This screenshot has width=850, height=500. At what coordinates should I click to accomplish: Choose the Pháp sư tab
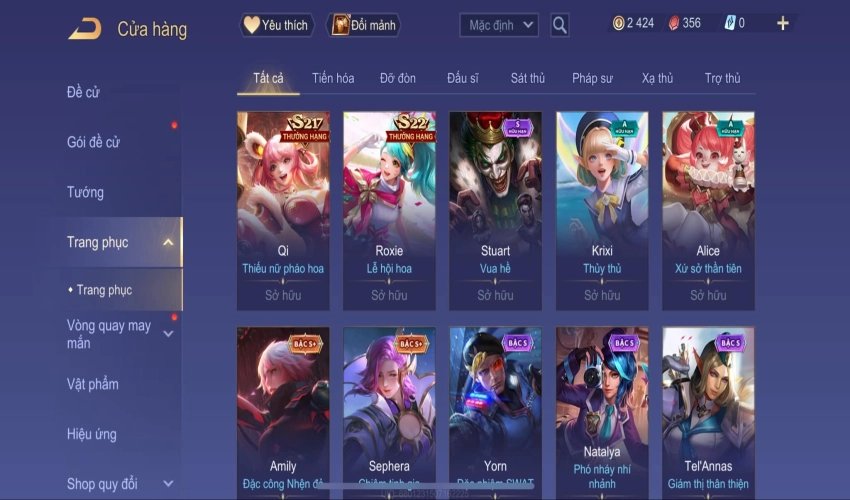click(592, 78)
